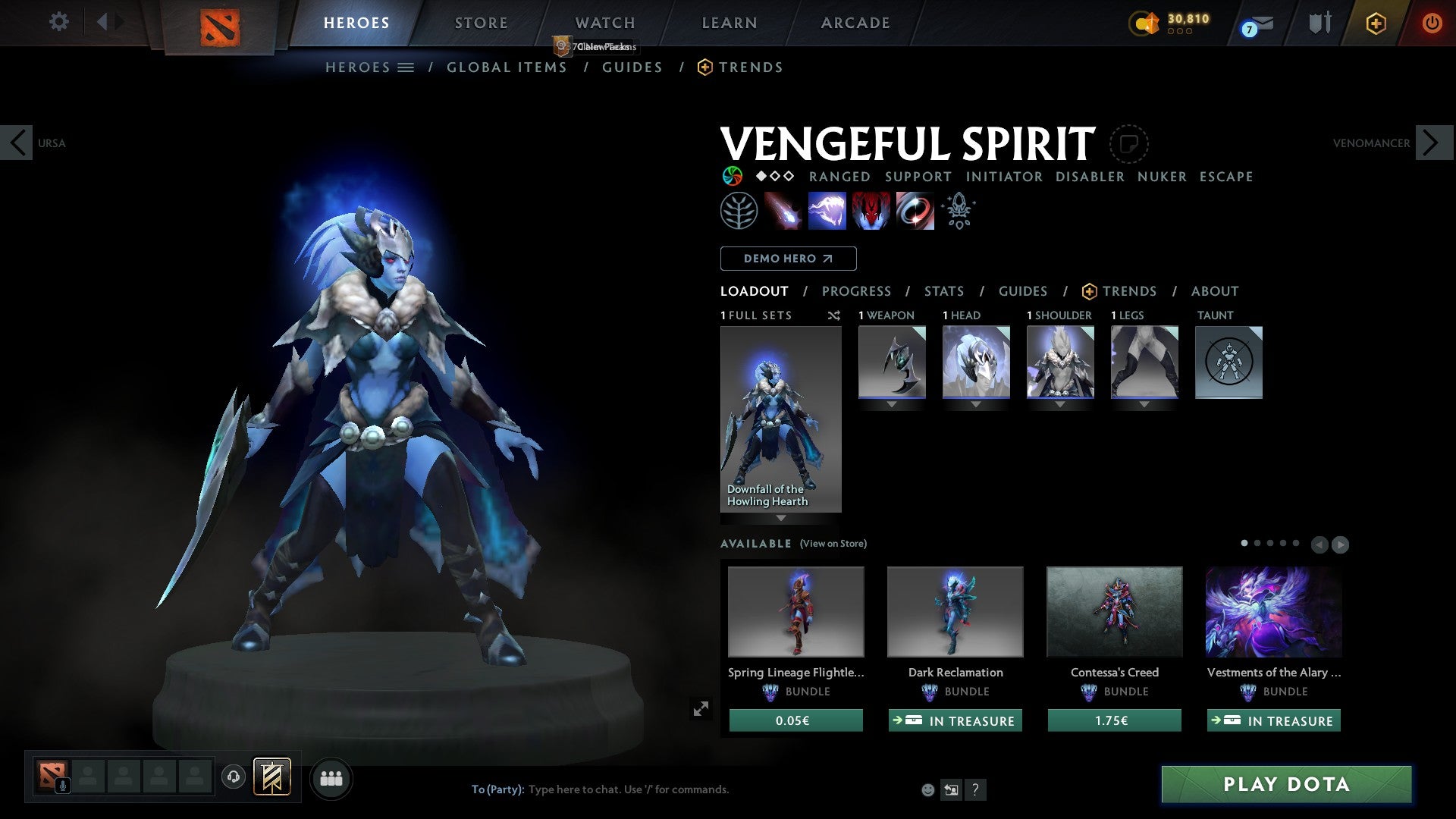Expand the Weapon item slot dropdown arrow

click(x=891, y=404)
